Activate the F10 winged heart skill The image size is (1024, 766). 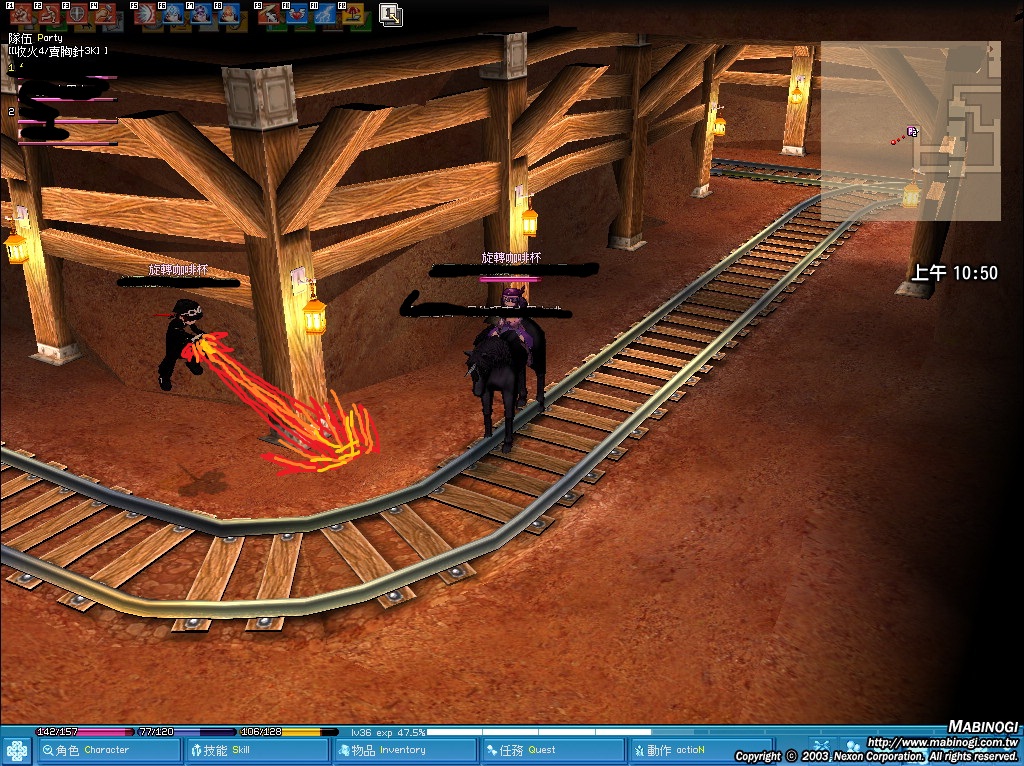(x=297, y=14)
